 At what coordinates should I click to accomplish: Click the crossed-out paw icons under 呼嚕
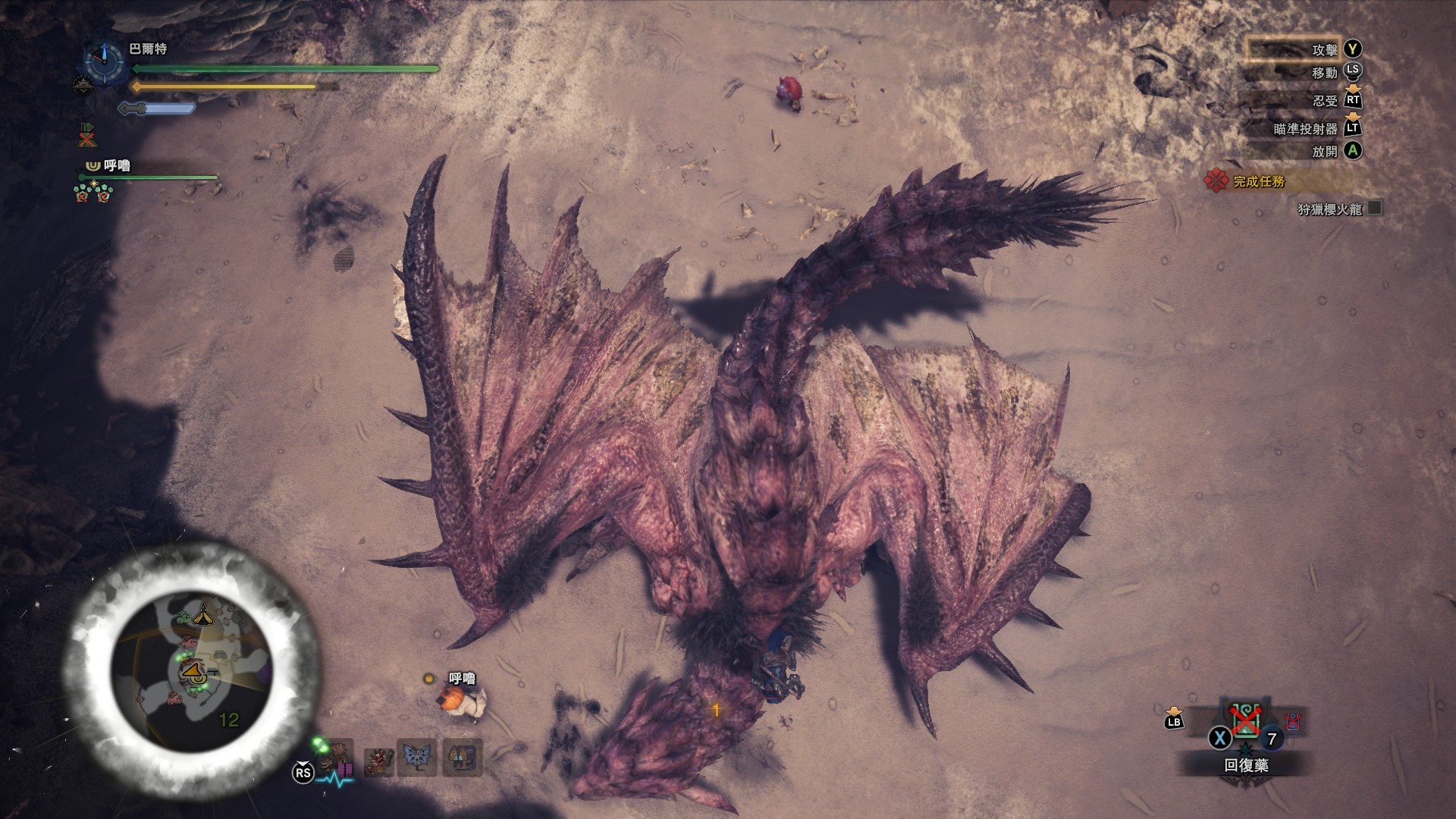(x=94, y=193)
